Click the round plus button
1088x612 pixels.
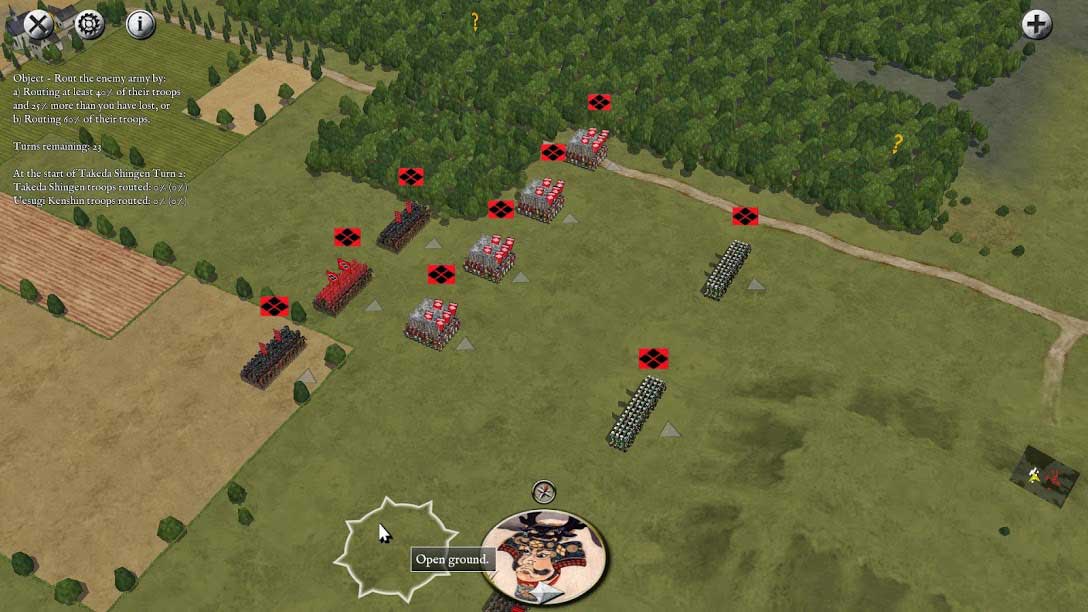1037,24
